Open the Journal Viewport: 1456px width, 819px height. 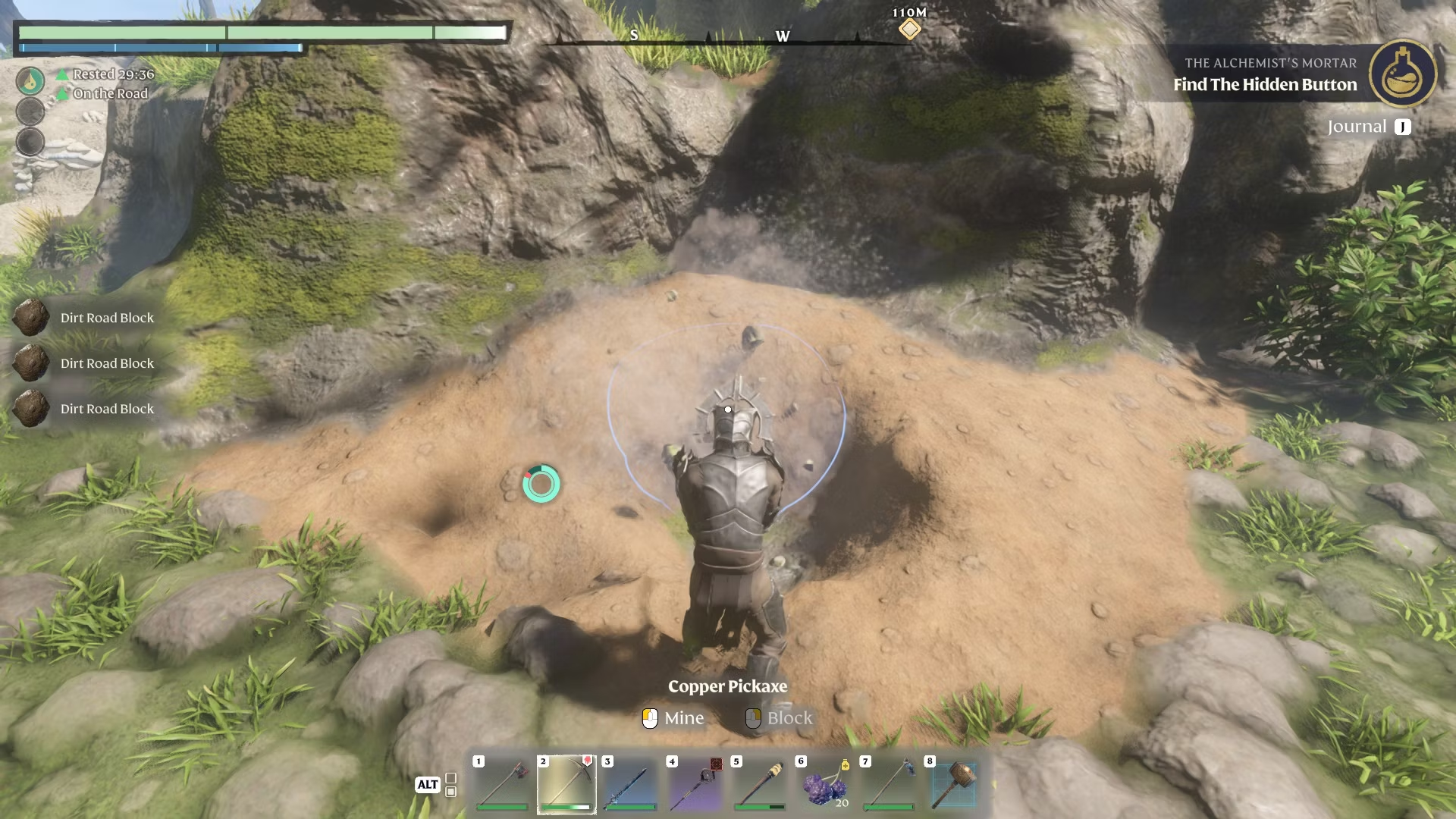pyautogui.click(x=1368, y=127)
